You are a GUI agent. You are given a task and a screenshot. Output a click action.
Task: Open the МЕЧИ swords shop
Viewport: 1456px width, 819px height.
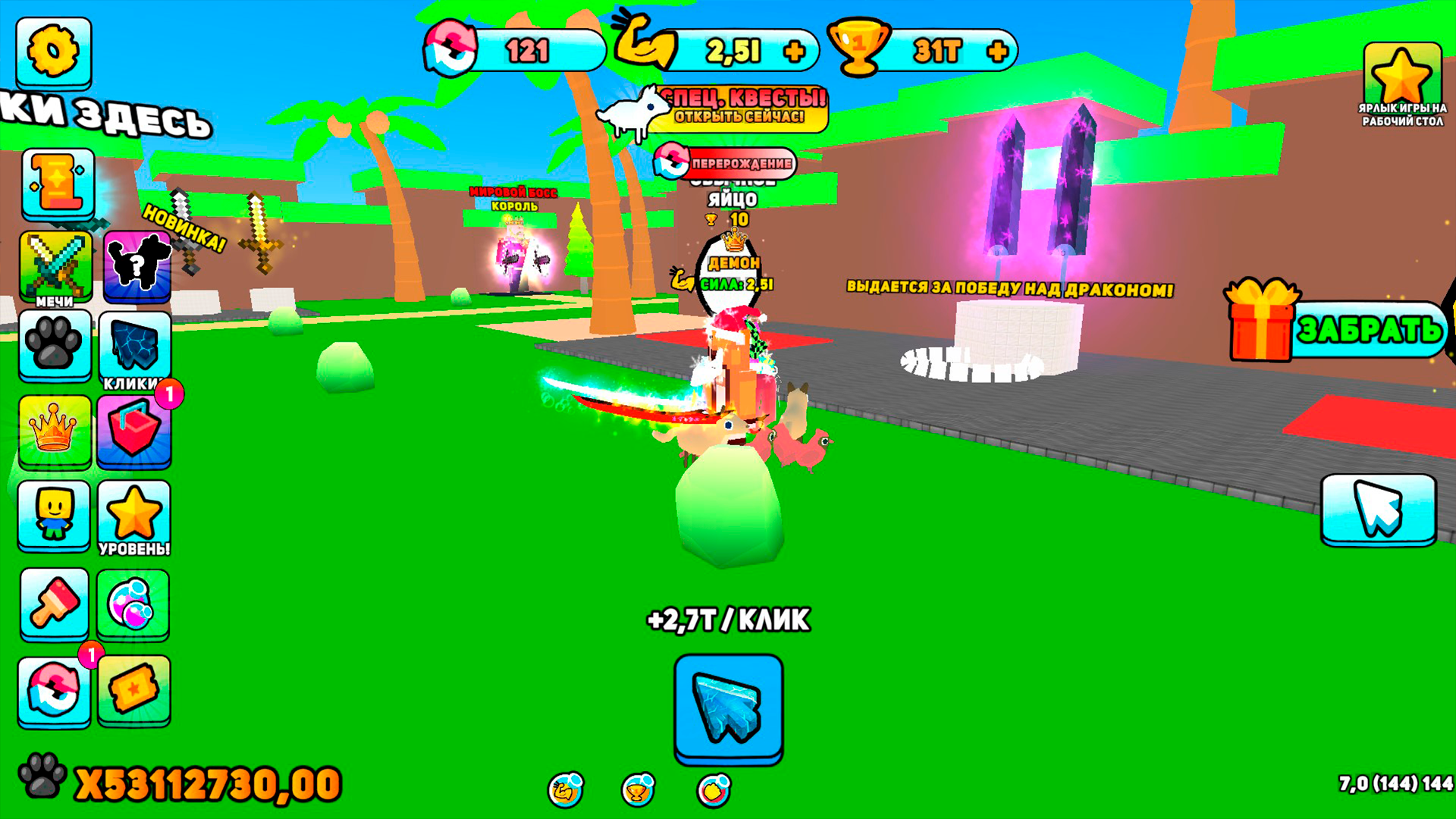tap(54, 265)
